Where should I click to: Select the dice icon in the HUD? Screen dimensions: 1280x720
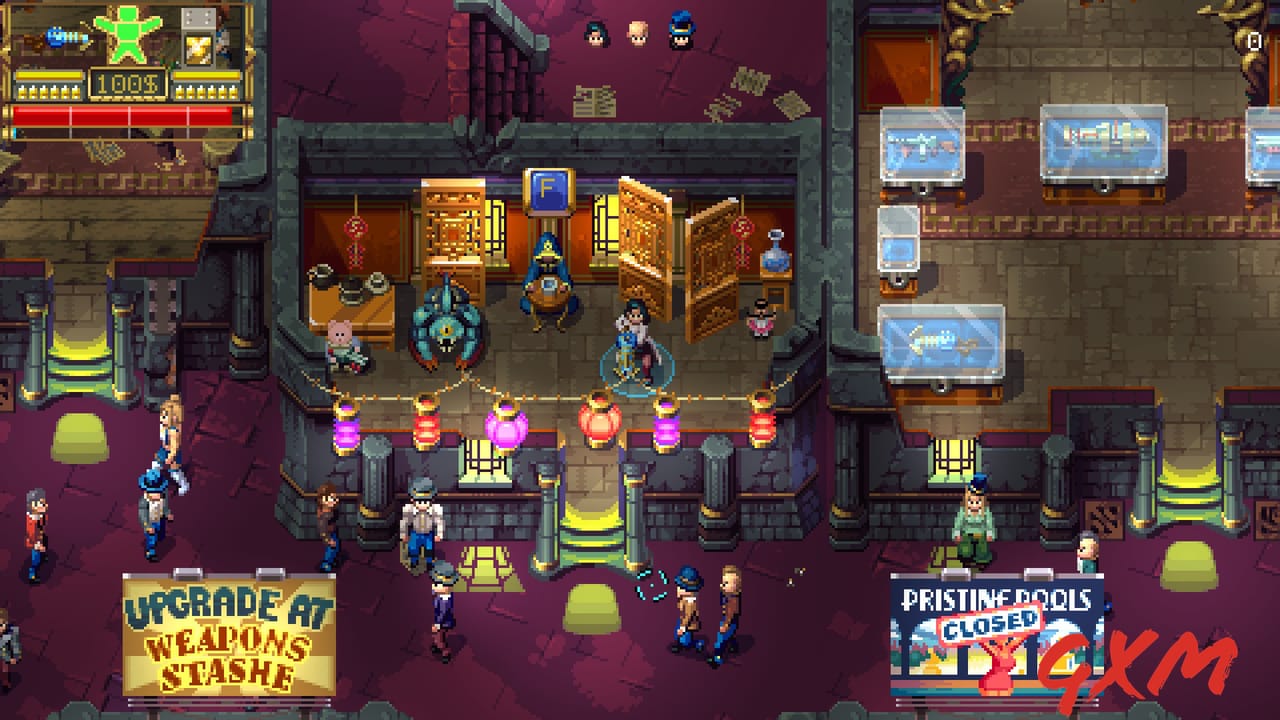coord(197,18)
